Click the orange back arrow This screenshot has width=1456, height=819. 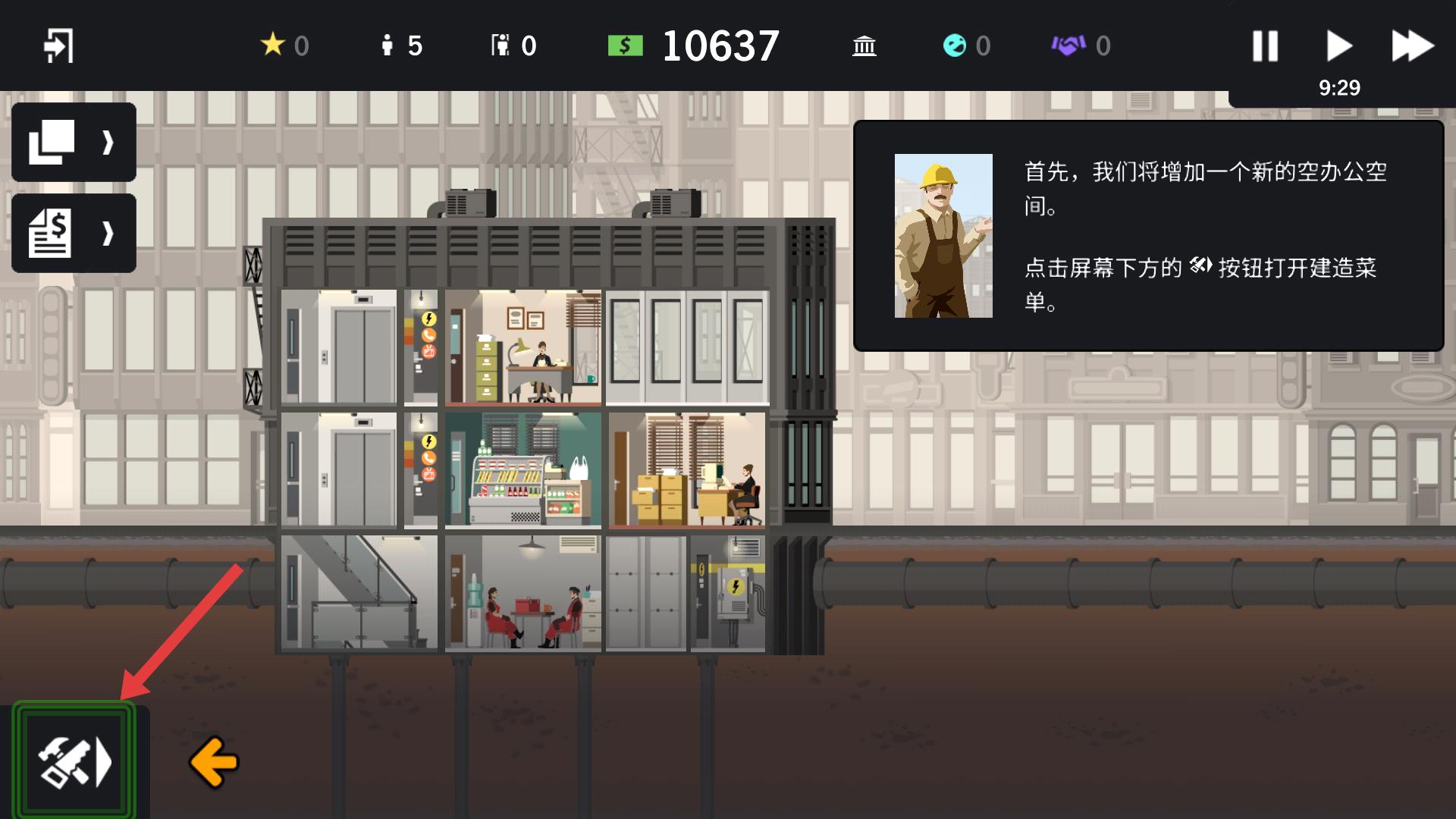pyautogui.click(x=214, y=761)
